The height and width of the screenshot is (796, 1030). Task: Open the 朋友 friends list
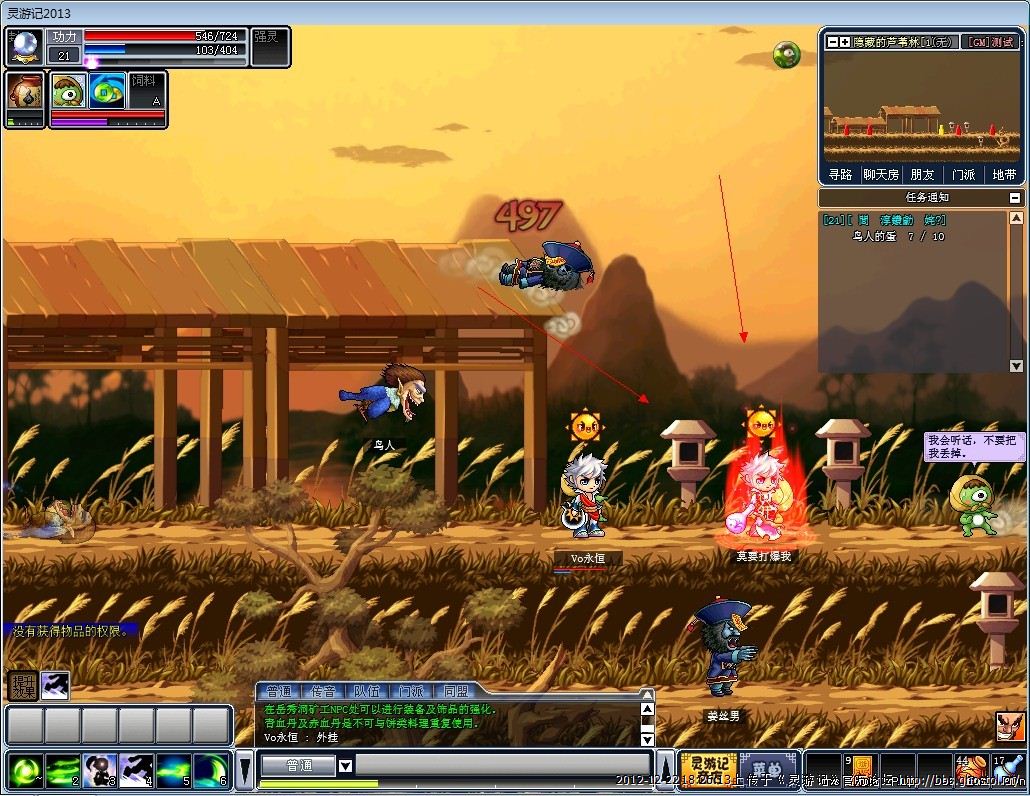[x=922, y=174]
